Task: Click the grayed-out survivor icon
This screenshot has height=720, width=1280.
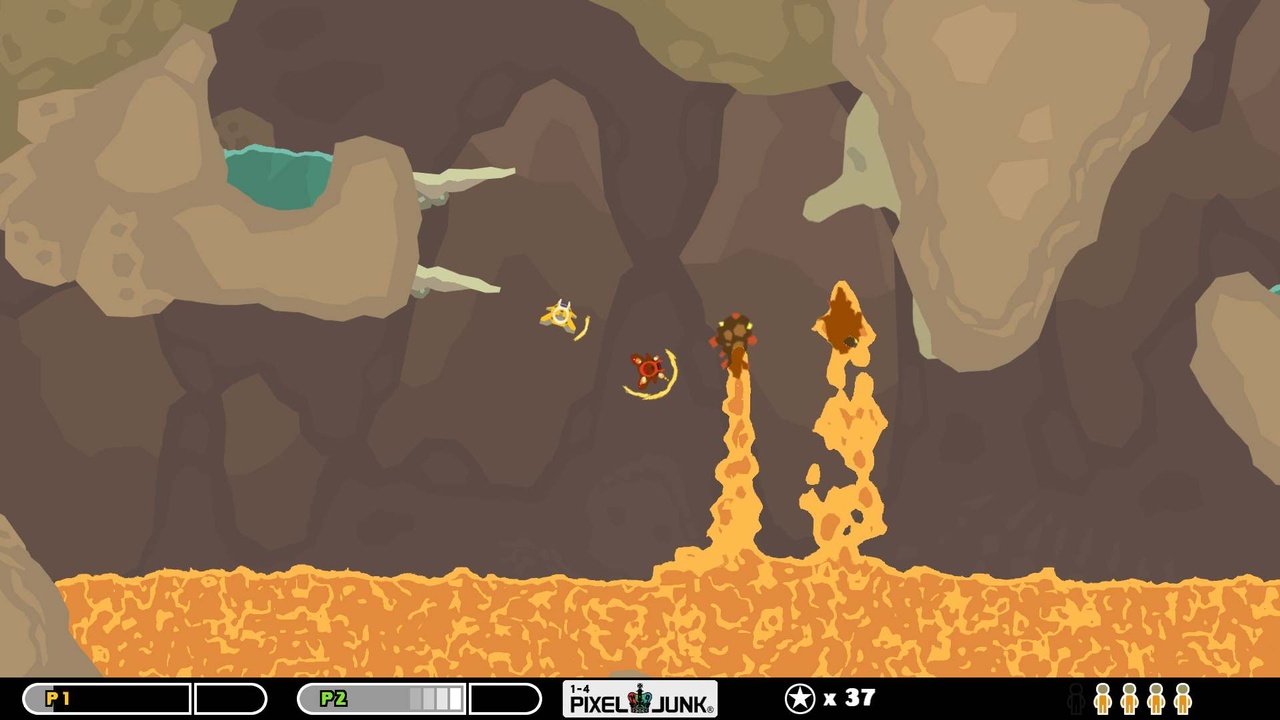Action: [1077, 700]
